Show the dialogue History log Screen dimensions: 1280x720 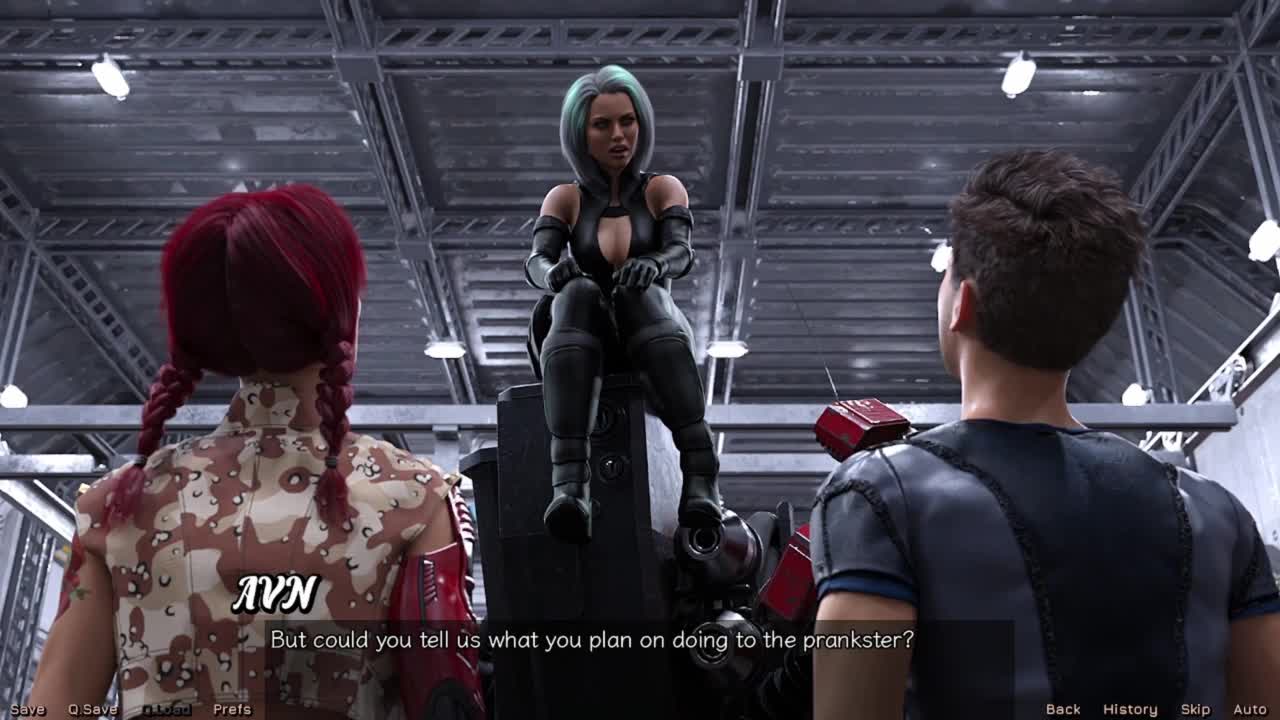coord(1130,709)
